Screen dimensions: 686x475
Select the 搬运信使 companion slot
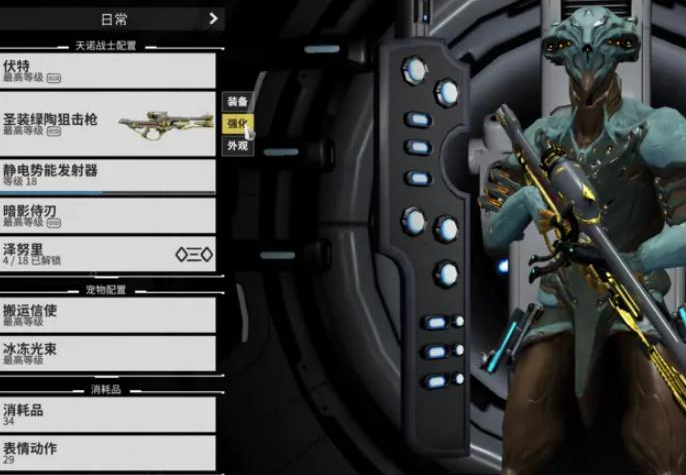pos(107,314)
